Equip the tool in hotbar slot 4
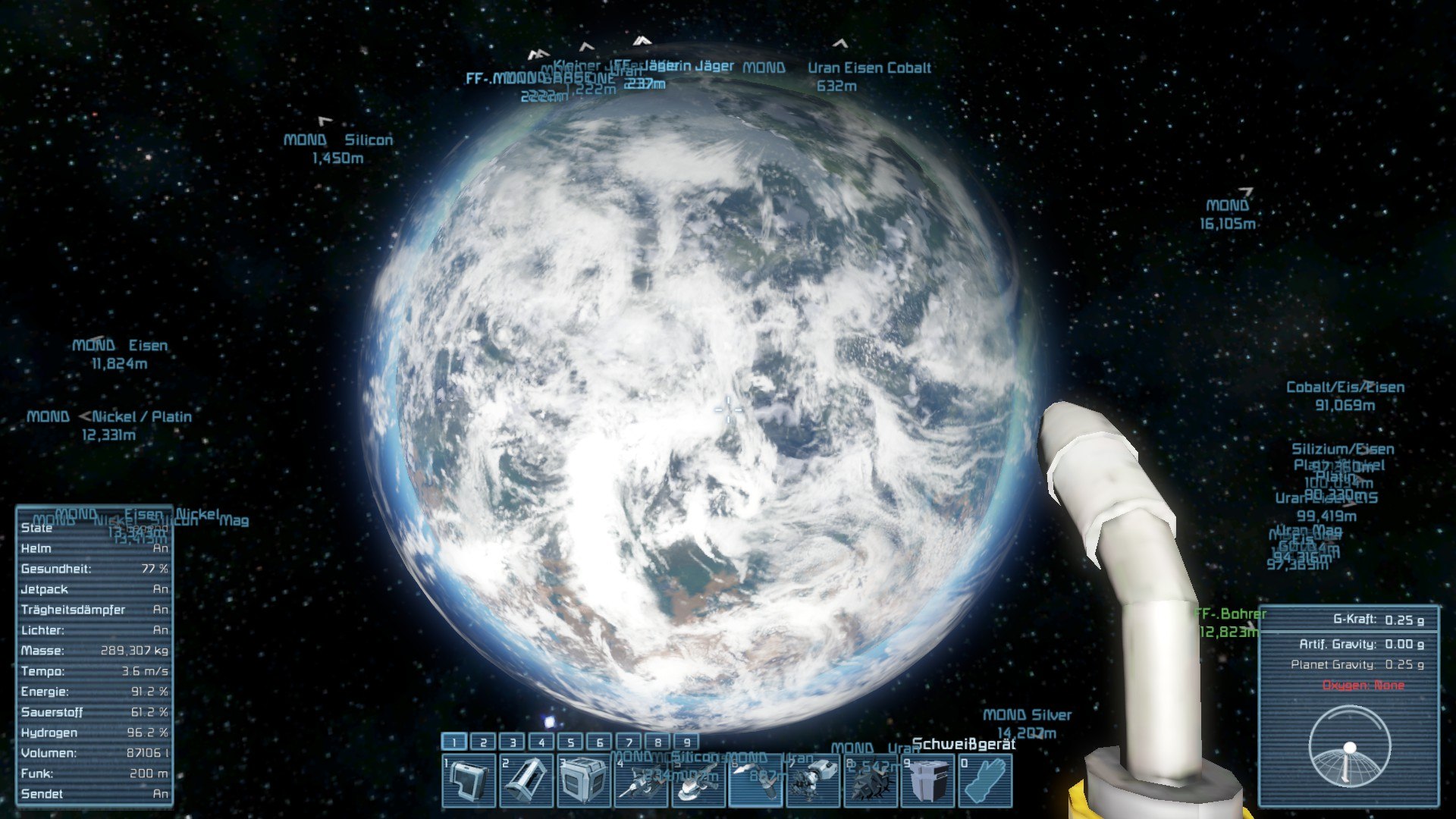 click(641, 780)
